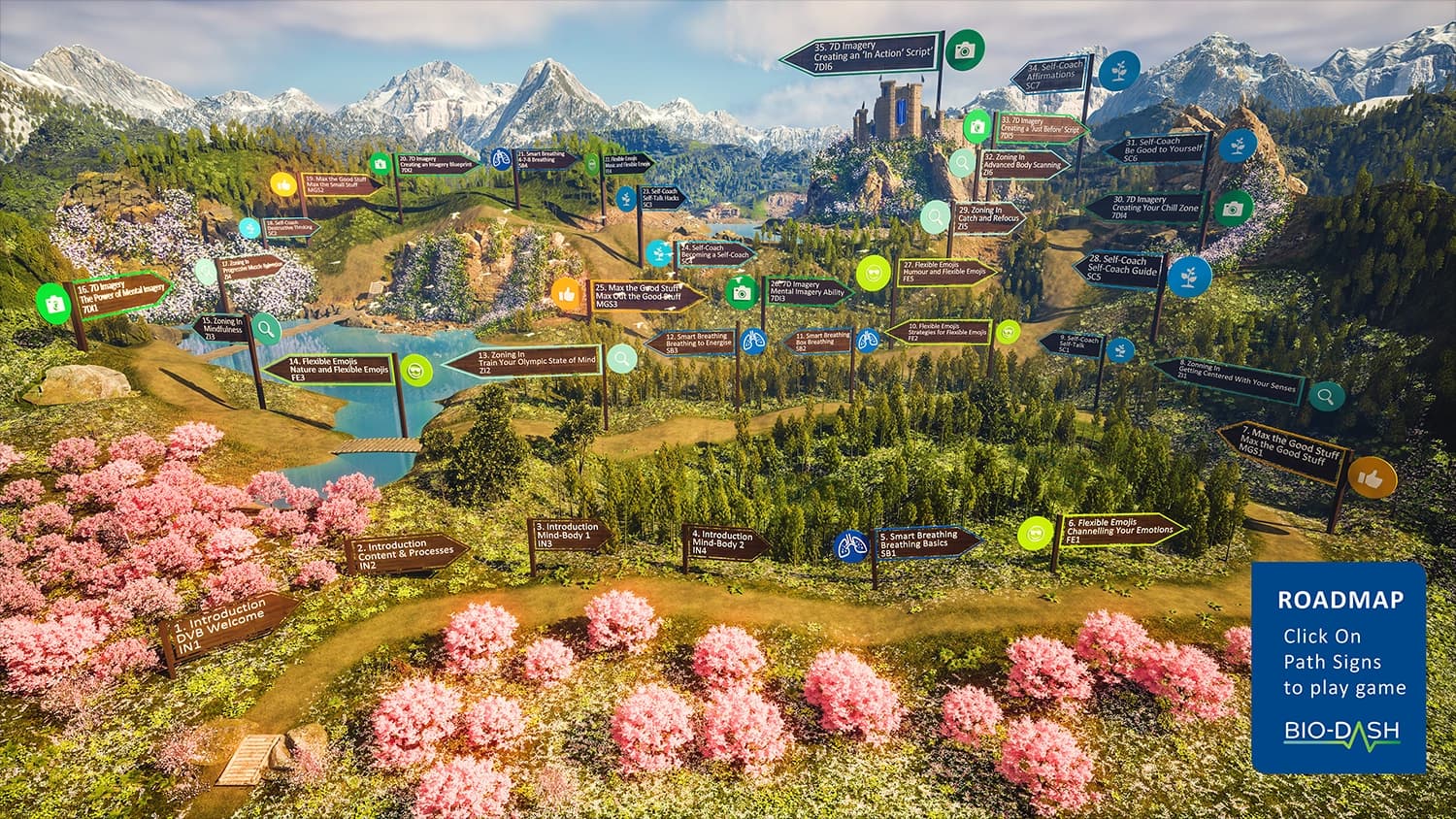The width and height of the screenshot is (1456, 819).
Task: Select the Introduction Content & Processes sign
Action: click(404, 554)
